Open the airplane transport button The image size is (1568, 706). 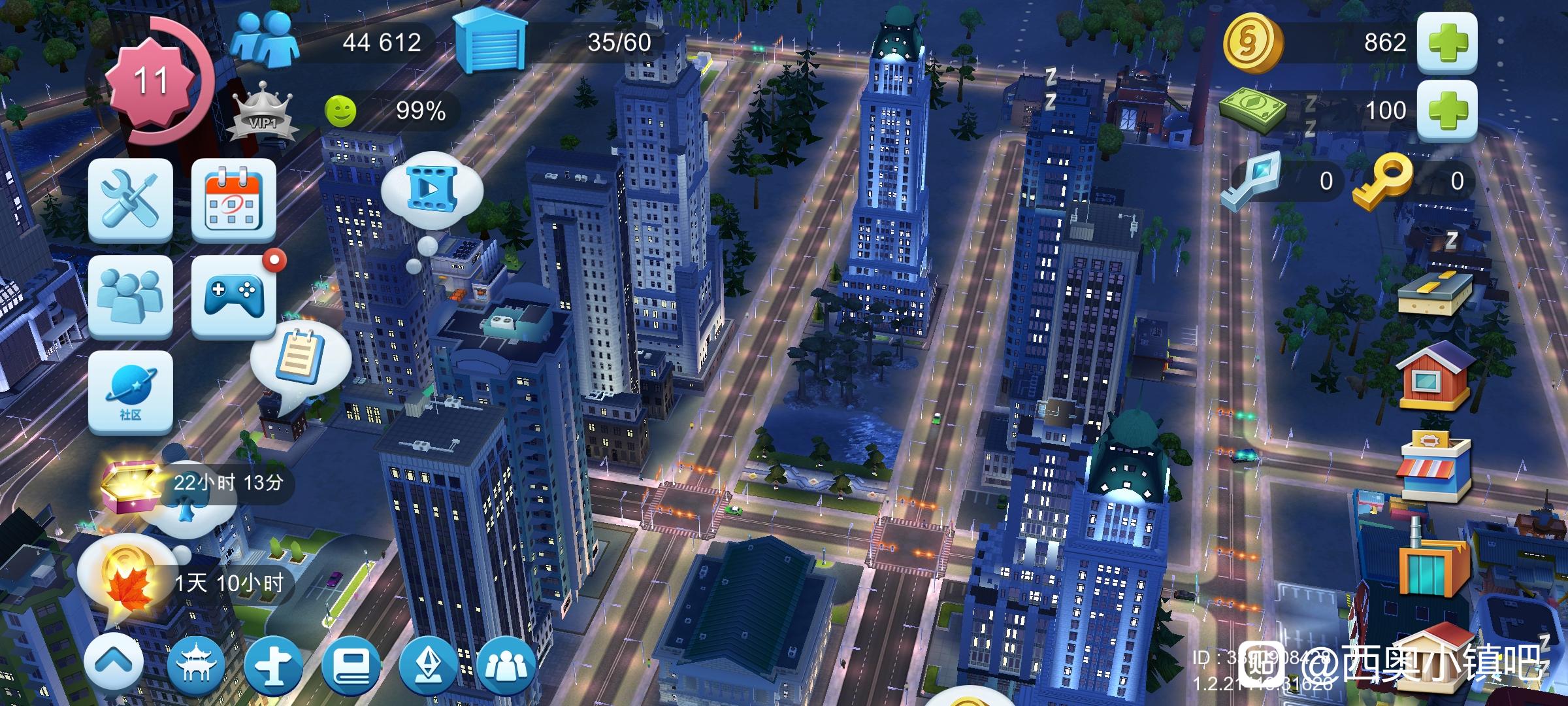(x=273, y=665)
